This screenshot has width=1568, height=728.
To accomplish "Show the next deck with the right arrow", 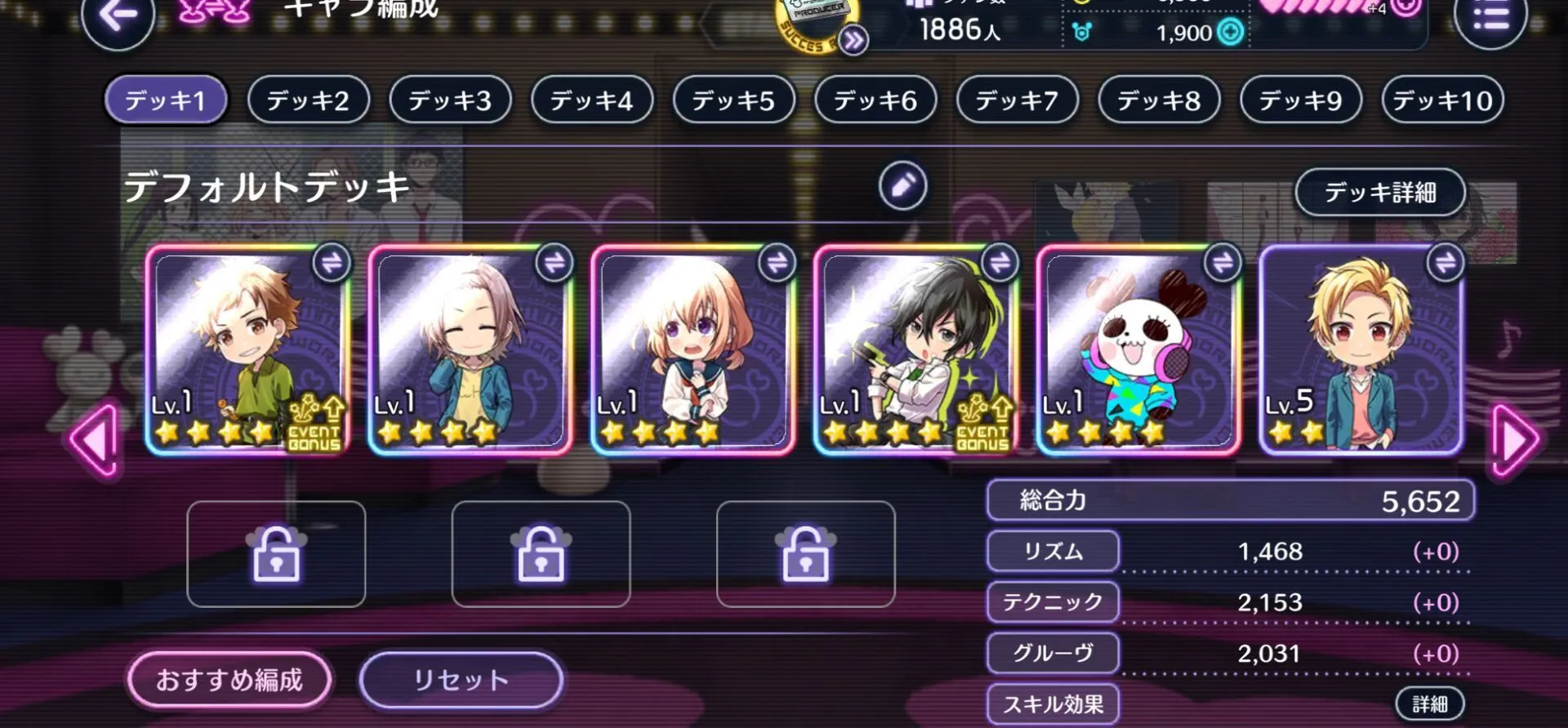I will (x=1514, y=441).
